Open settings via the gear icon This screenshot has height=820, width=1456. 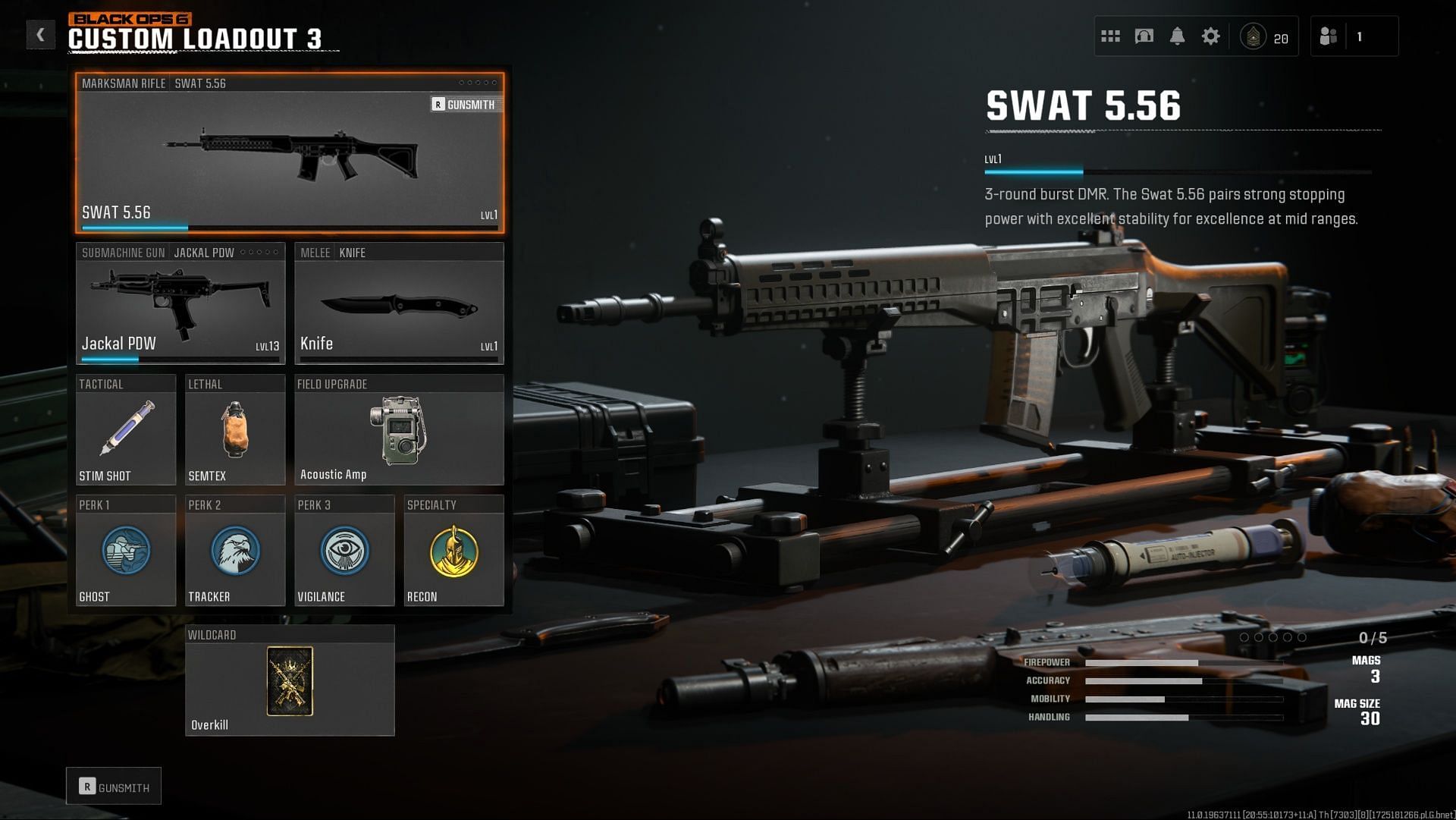click(x=1211, y=36)
